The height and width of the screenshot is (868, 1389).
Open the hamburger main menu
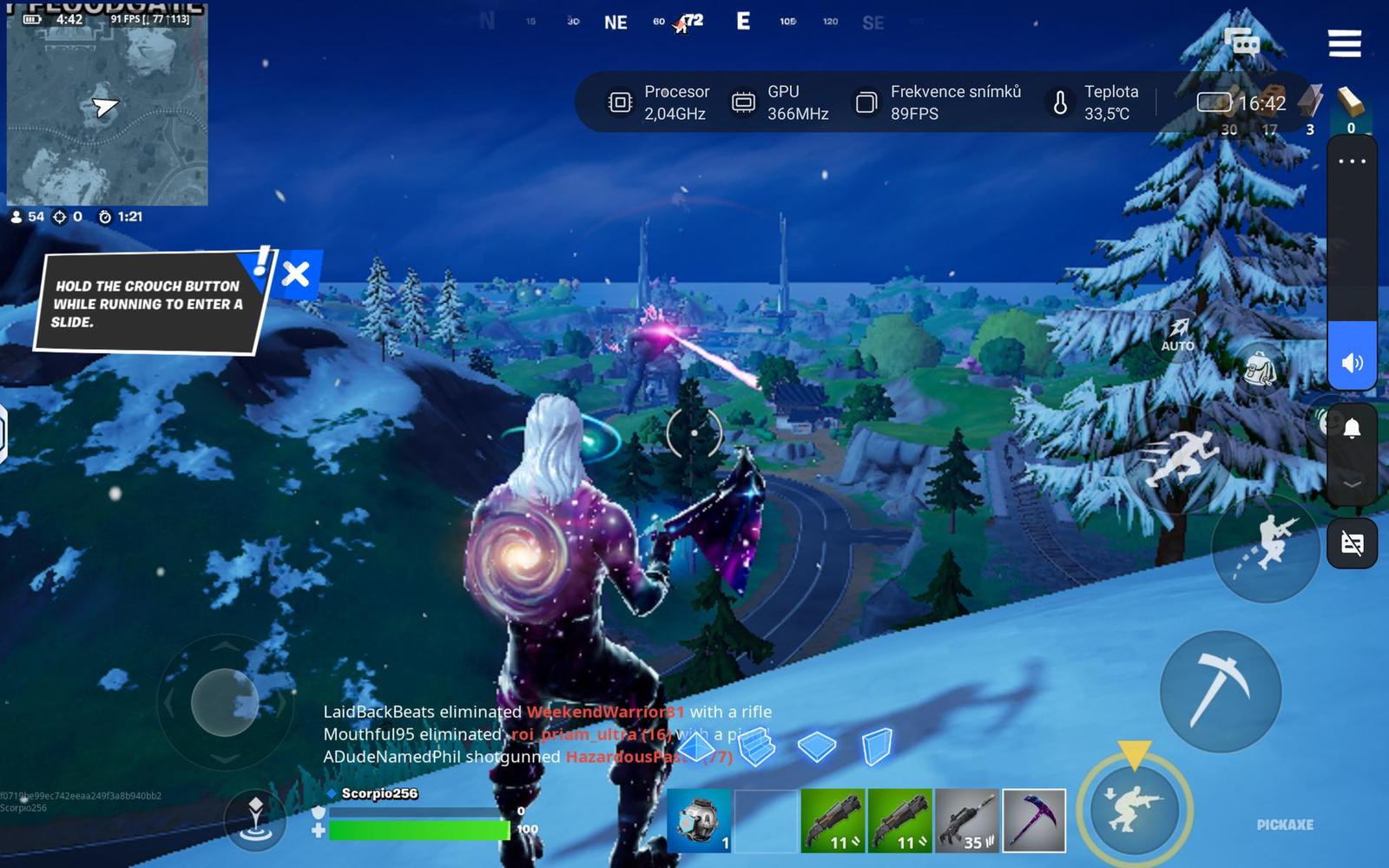point(1345,45)
